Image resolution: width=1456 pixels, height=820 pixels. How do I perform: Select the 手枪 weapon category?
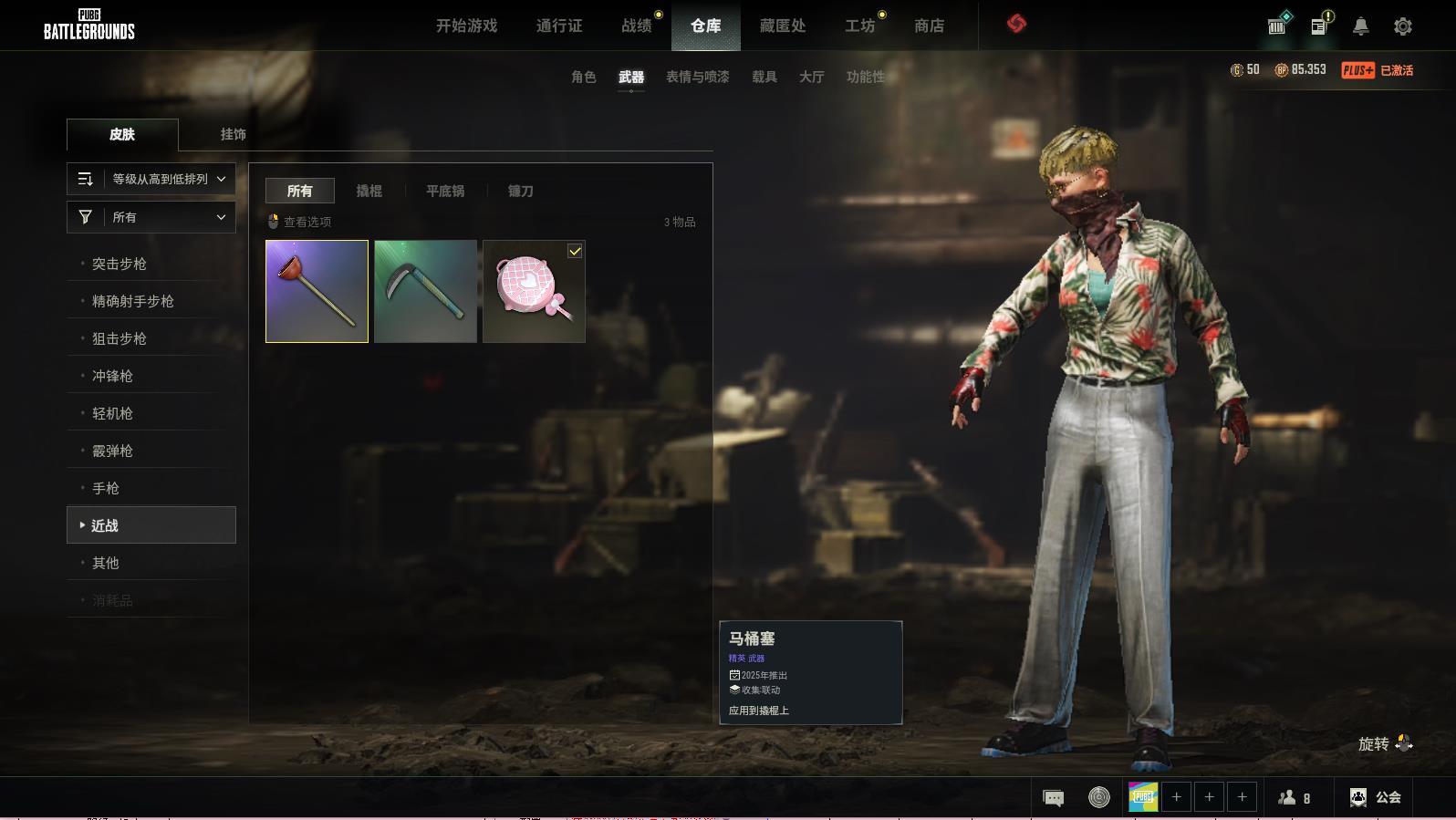pyautogui.click(x=106, y=488)
